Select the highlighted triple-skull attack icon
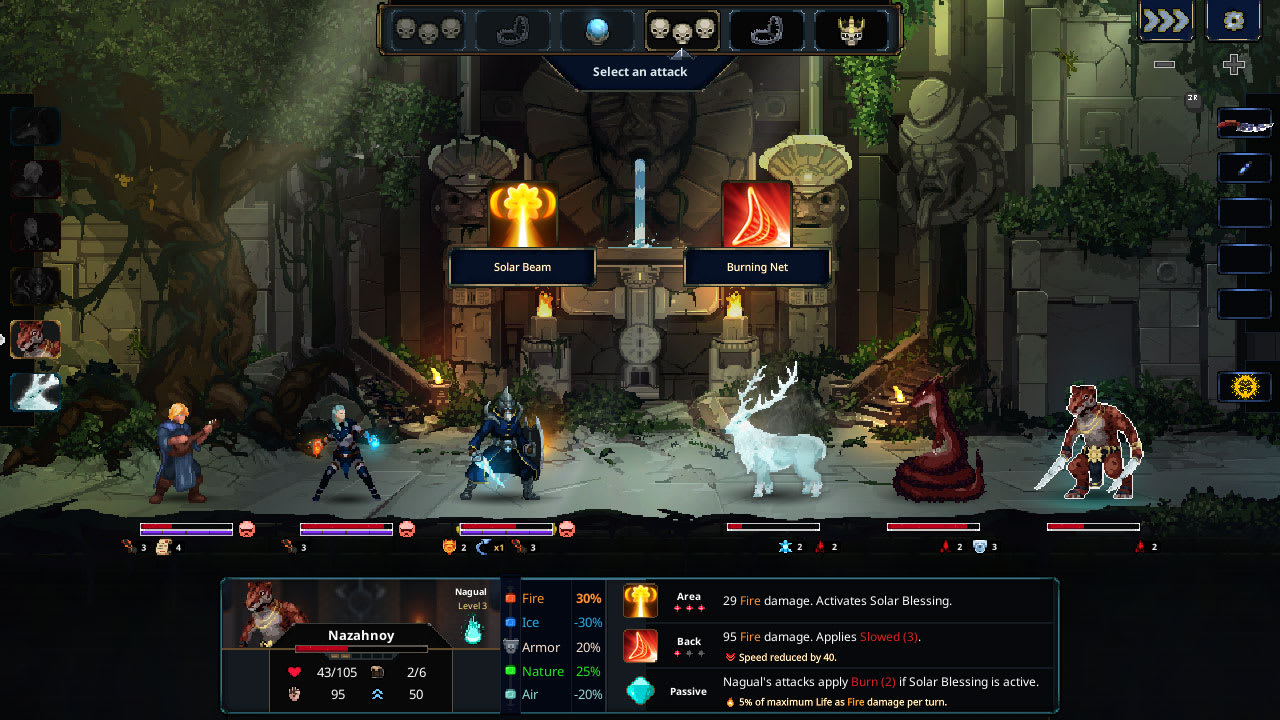 click(682, 29)
